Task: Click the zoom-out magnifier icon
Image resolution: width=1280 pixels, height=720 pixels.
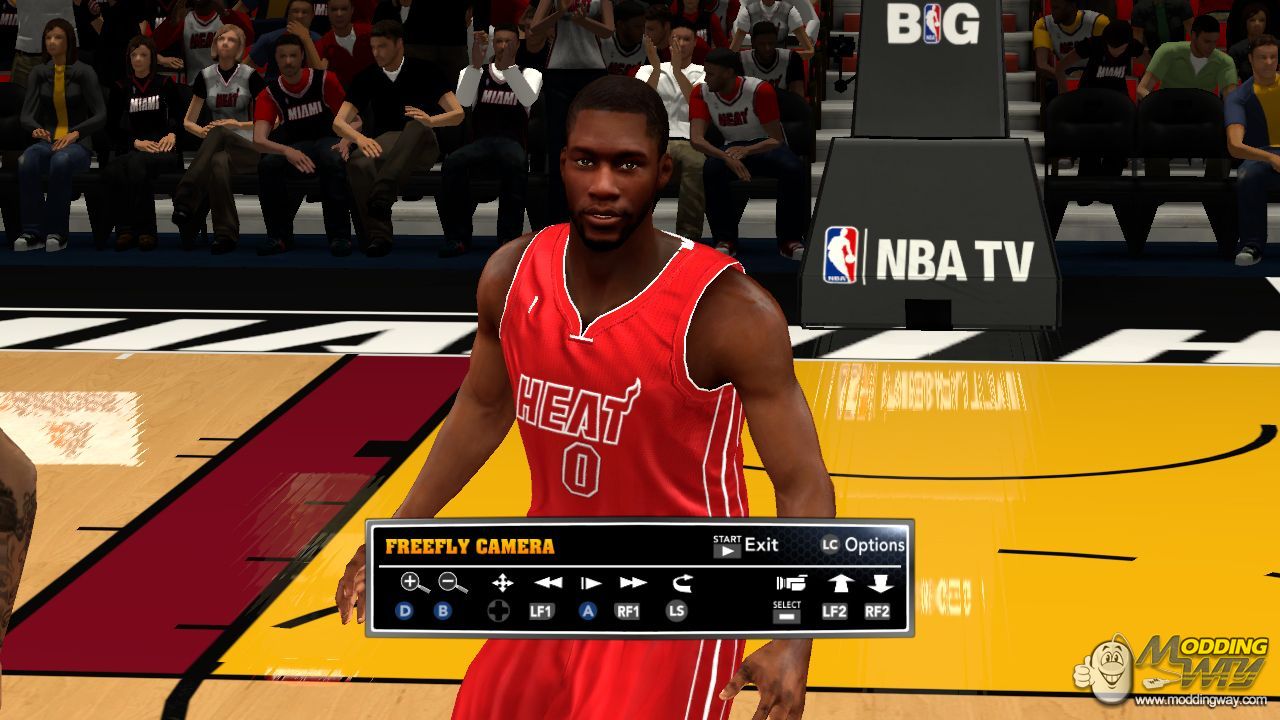Action: (452, 582)
